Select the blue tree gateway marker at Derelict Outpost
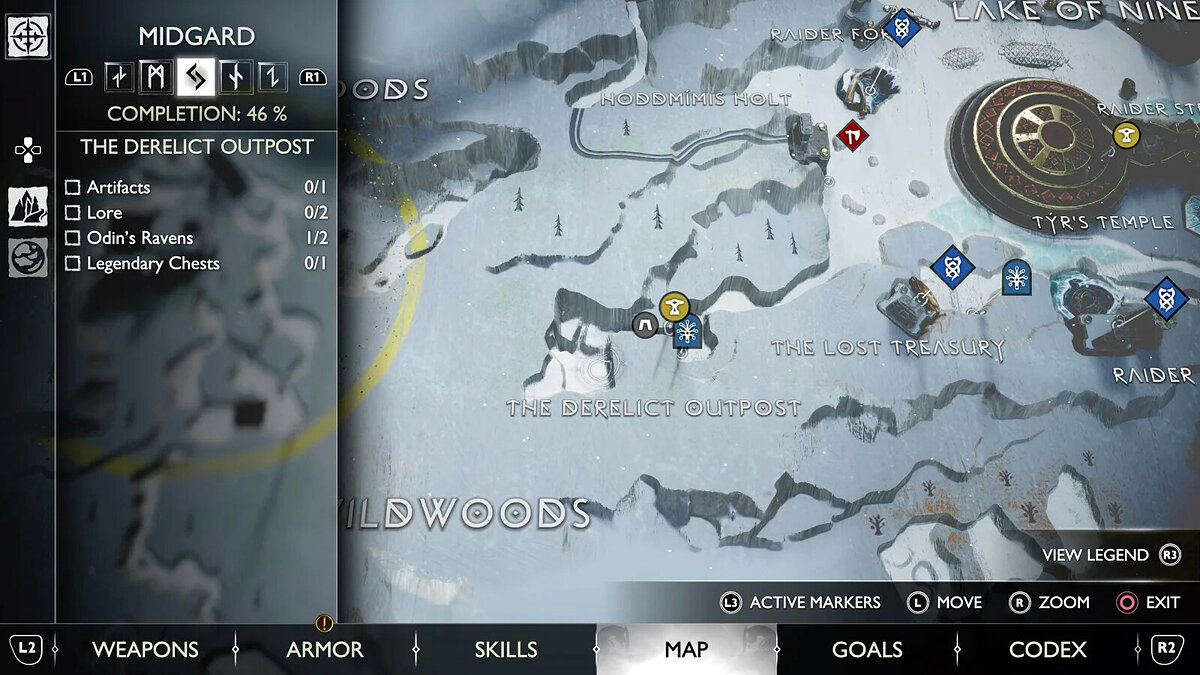Screen dimensions: 1200x675 (688, 331)
